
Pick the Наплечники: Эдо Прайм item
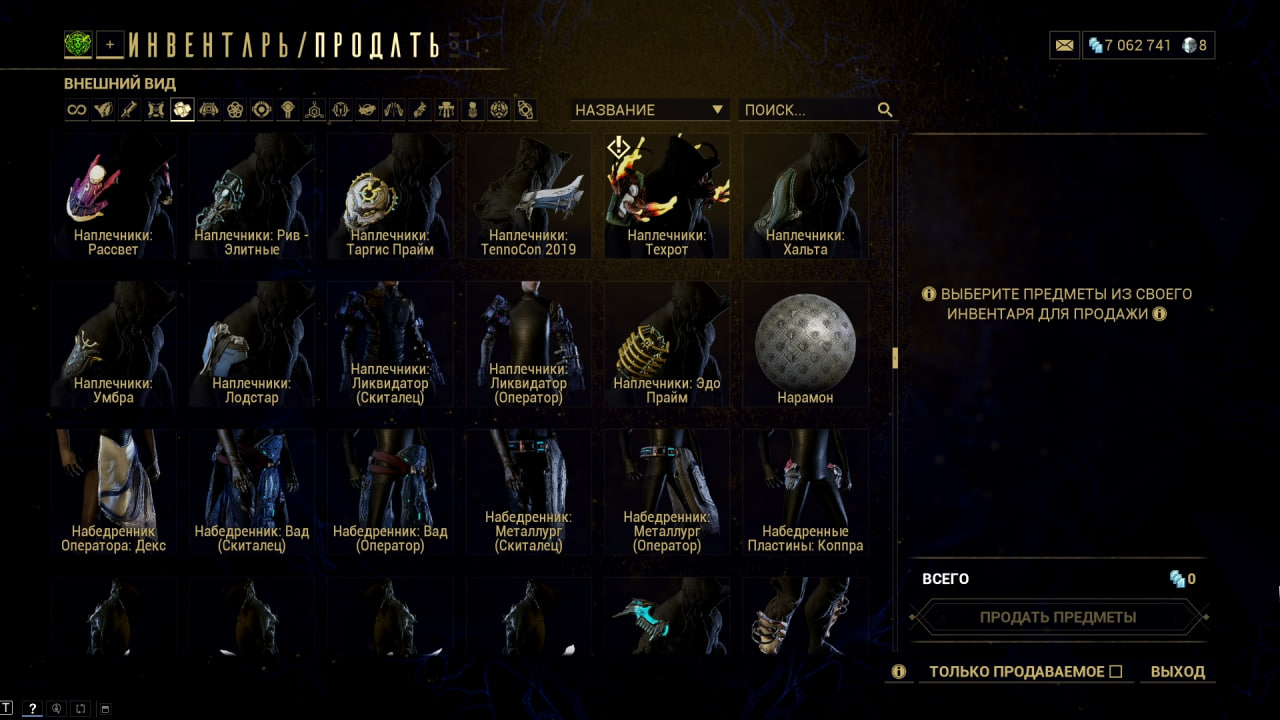click(667, 343)
